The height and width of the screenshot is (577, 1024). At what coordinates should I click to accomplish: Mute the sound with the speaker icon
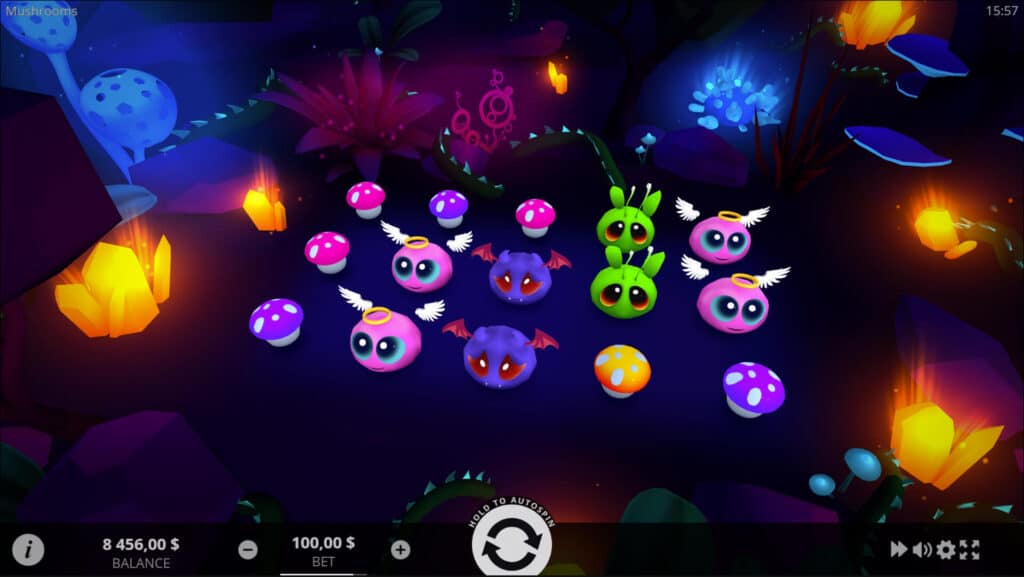(x=922, y=549)
